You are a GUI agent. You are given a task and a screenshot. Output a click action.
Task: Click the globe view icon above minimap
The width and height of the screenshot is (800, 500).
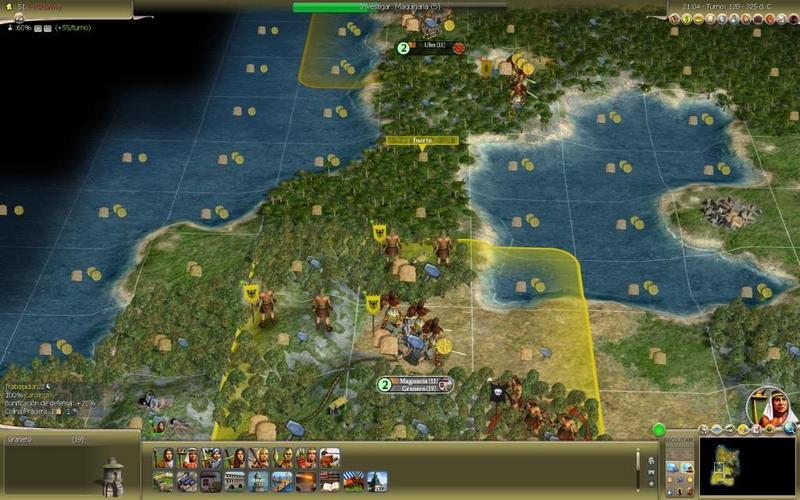click(x=789, y=429)
